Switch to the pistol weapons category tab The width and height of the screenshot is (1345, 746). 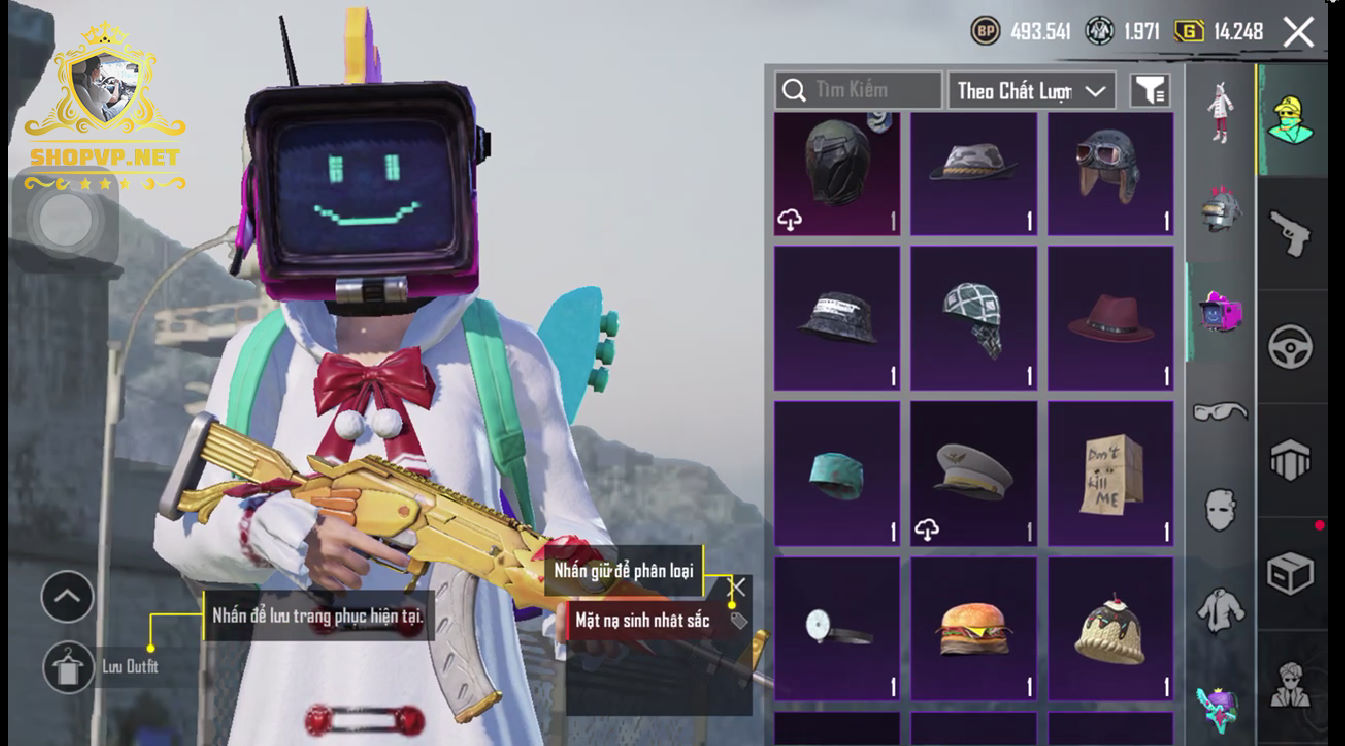click(1290, 234)
